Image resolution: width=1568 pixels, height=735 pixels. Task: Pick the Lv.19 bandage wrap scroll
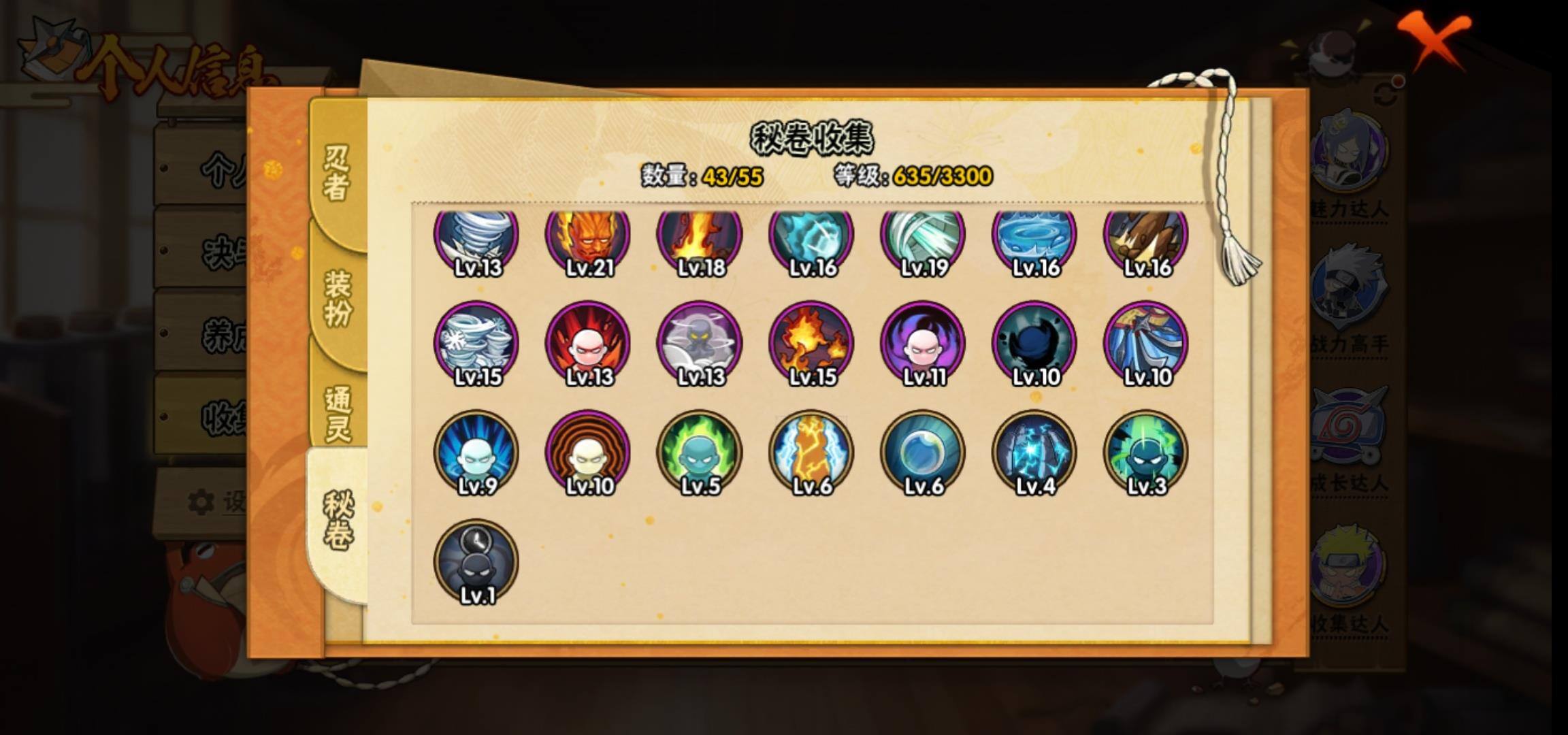pyautogui.click(x=923, y=238)
